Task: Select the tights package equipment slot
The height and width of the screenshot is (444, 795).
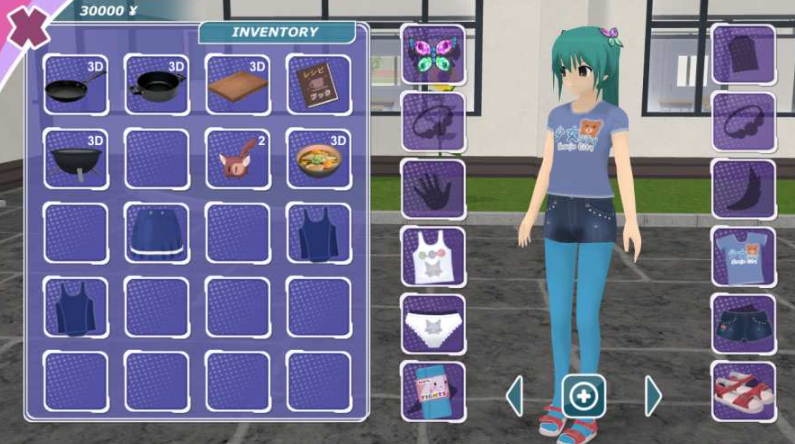Action: 433,391
